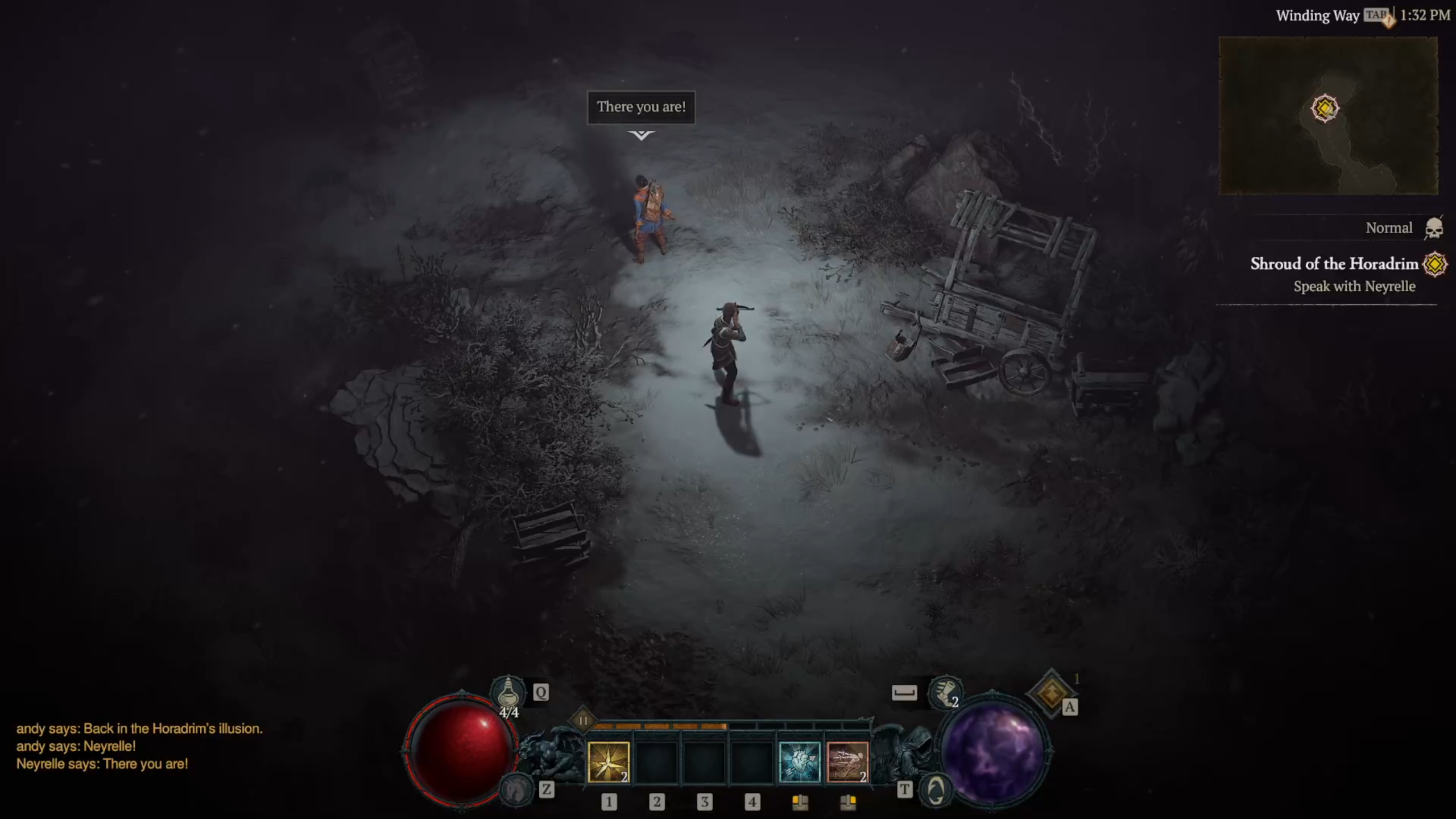Open the chat log with Neyrelle's message
1456x819 pixels.
click(x=102, y=764)
